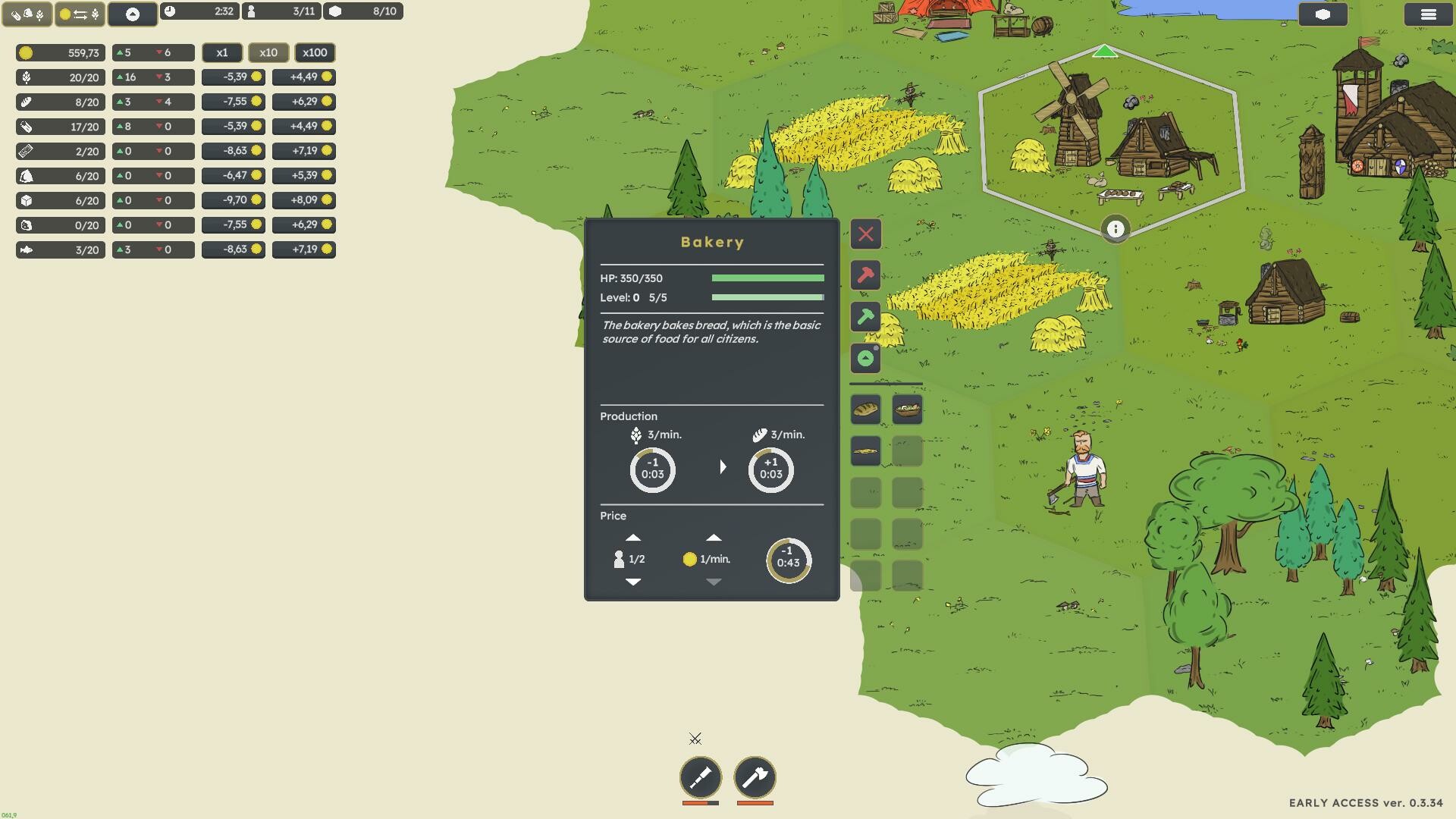
Task: Collapse the panel using the up-arrow circle button
Action: coord(133,14)
